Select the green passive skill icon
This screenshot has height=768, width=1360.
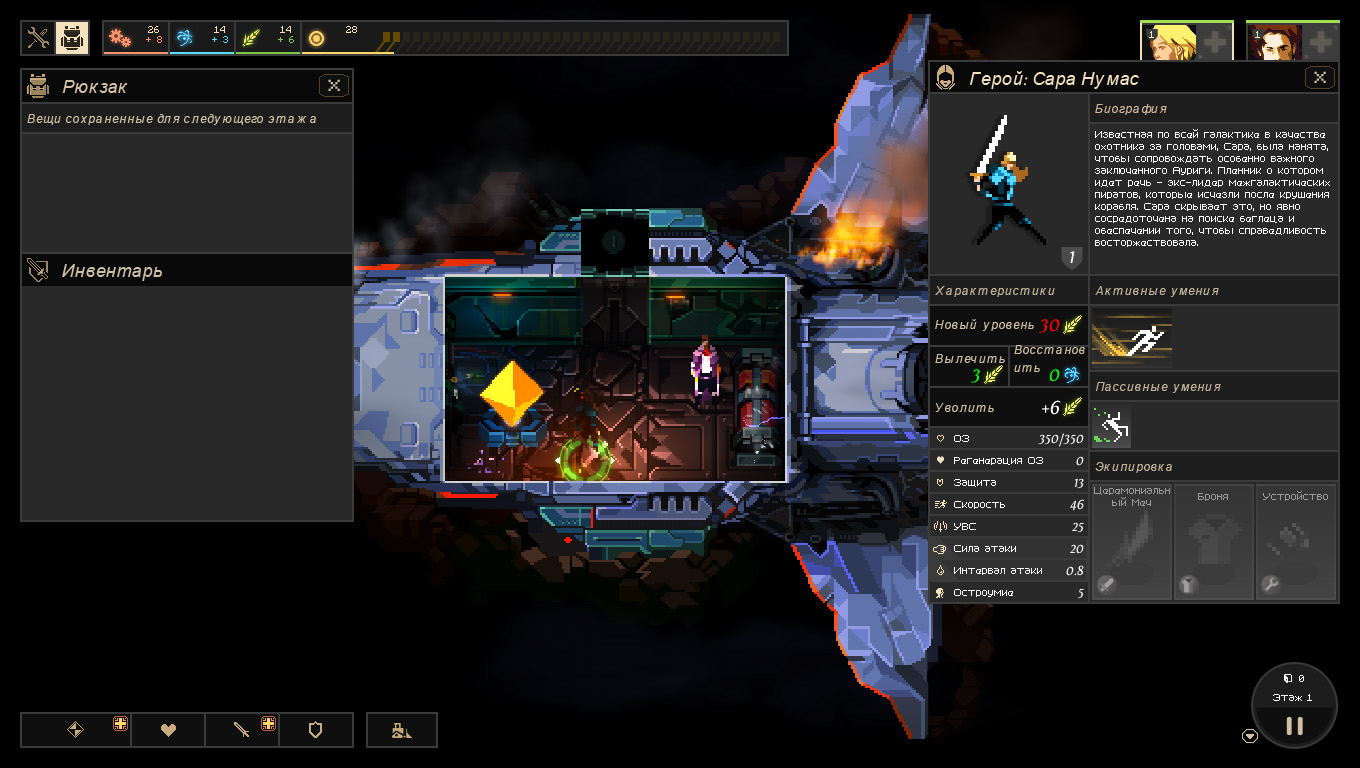[x=1112, y=427]
